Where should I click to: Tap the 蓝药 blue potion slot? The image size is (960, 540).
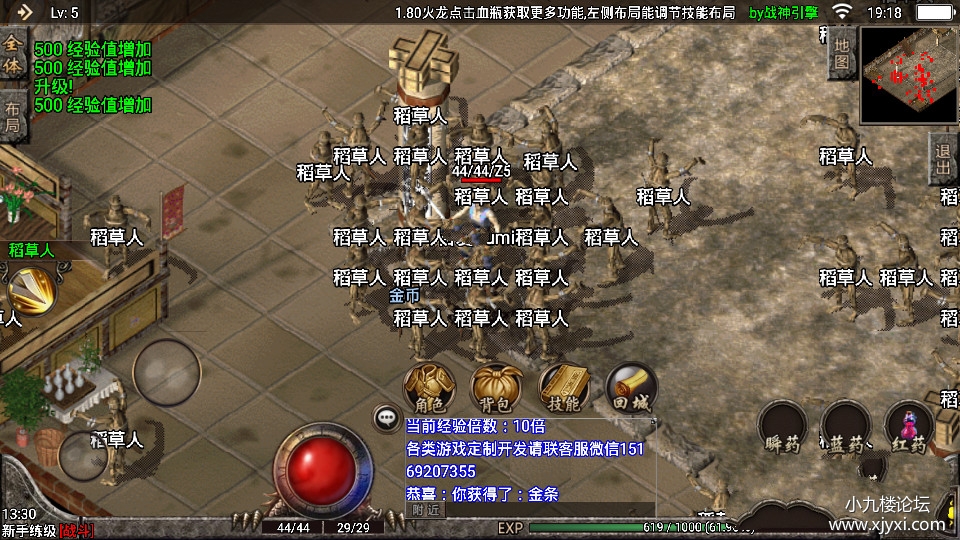pos(847,427)
